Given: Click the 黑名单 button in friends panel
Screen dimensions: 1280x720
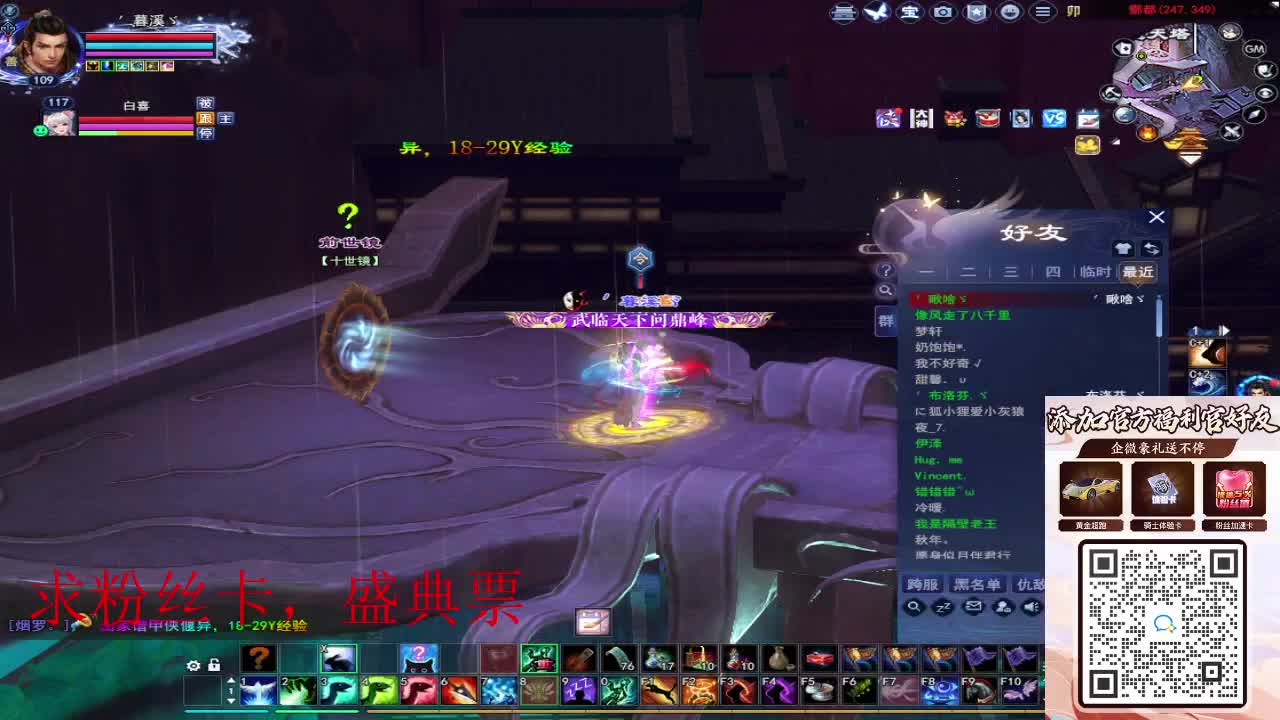Looking at the screenshot, I should pyautogui.click(x=976, y=585).
